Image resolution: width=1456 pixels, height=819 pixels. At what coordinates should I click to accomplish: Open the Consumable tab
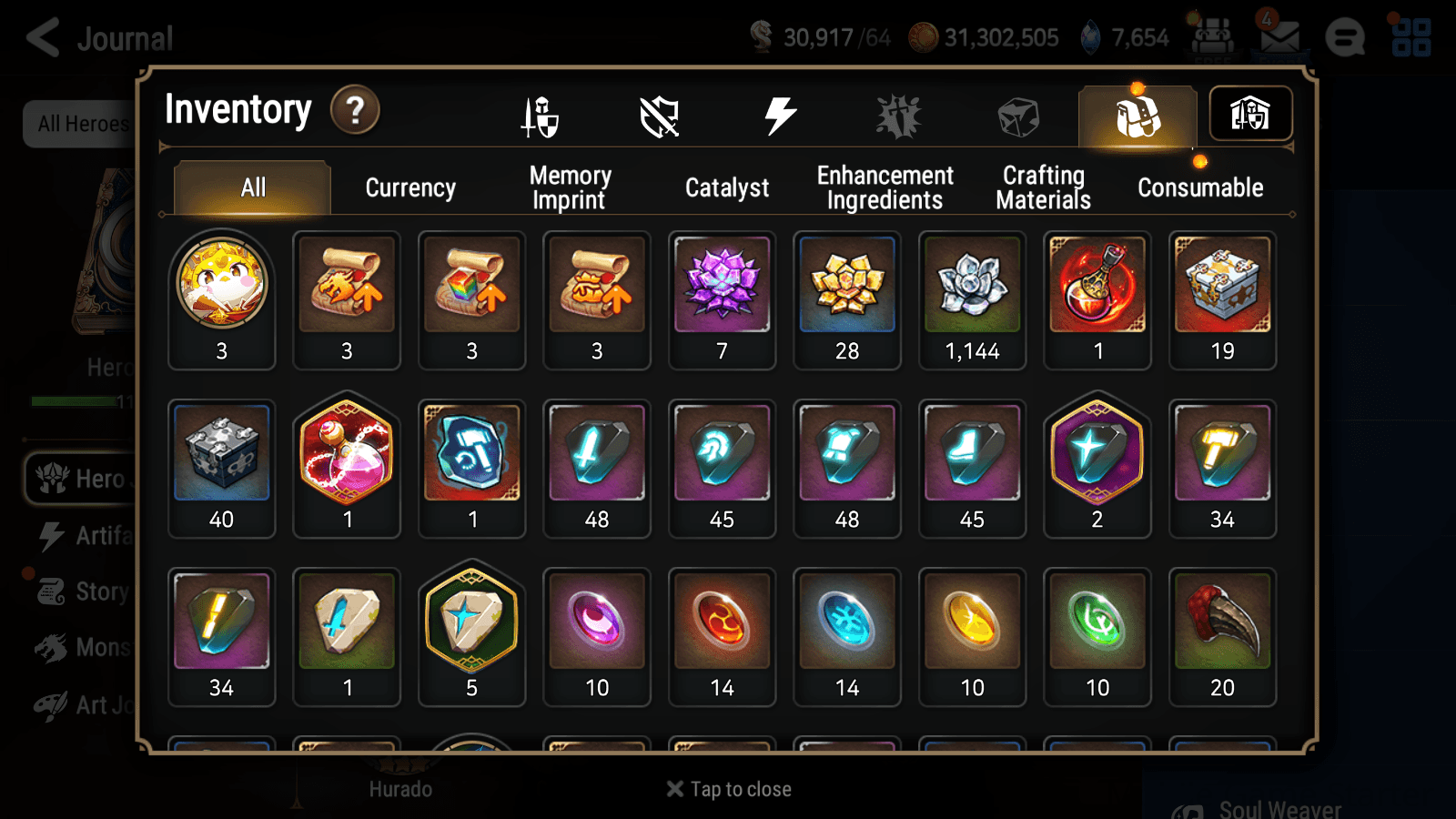1199,187
